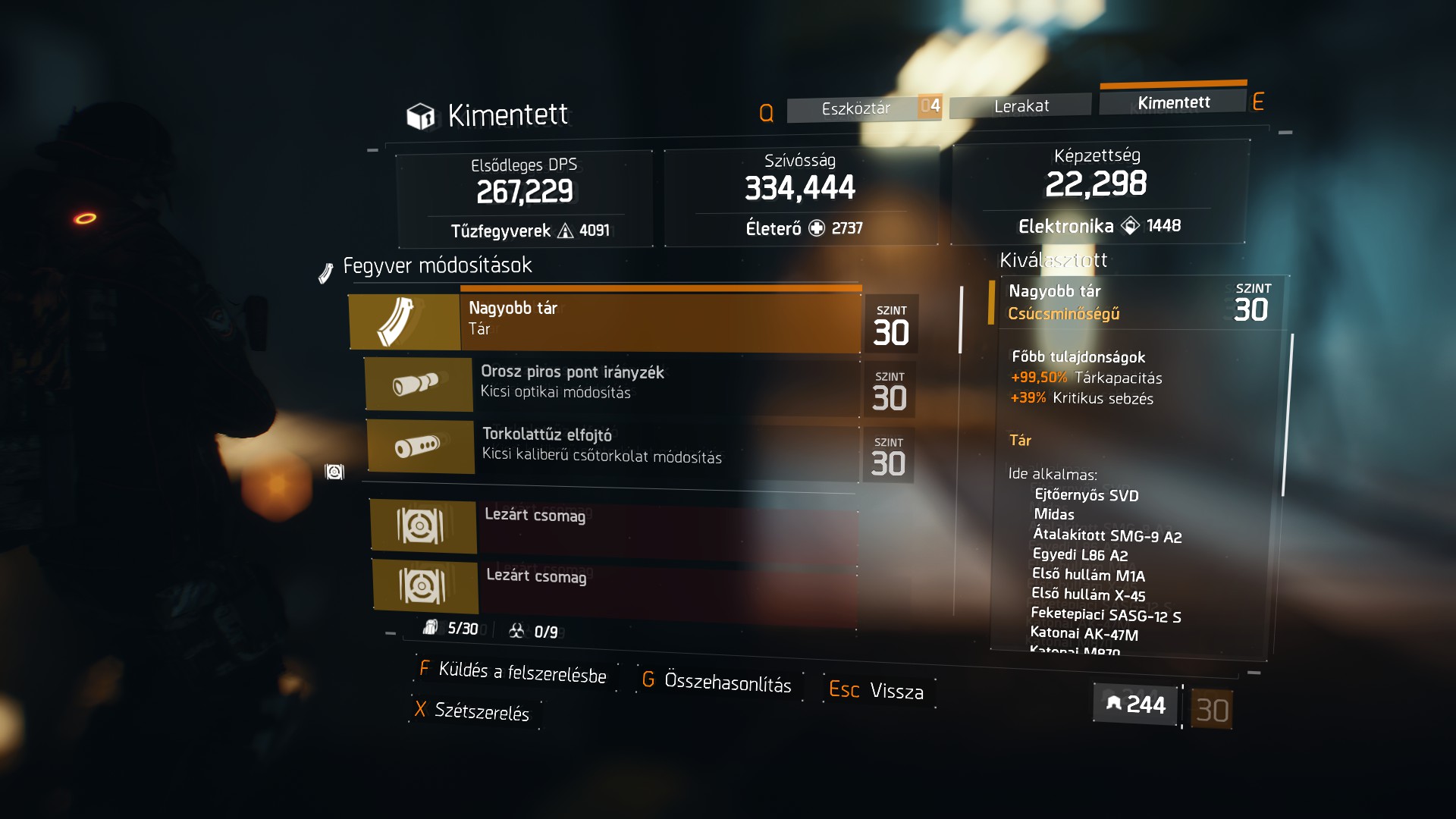Select the Nagyobb tár magazine mod
The width and height of the screenshot is (1456, 819).
604,320
